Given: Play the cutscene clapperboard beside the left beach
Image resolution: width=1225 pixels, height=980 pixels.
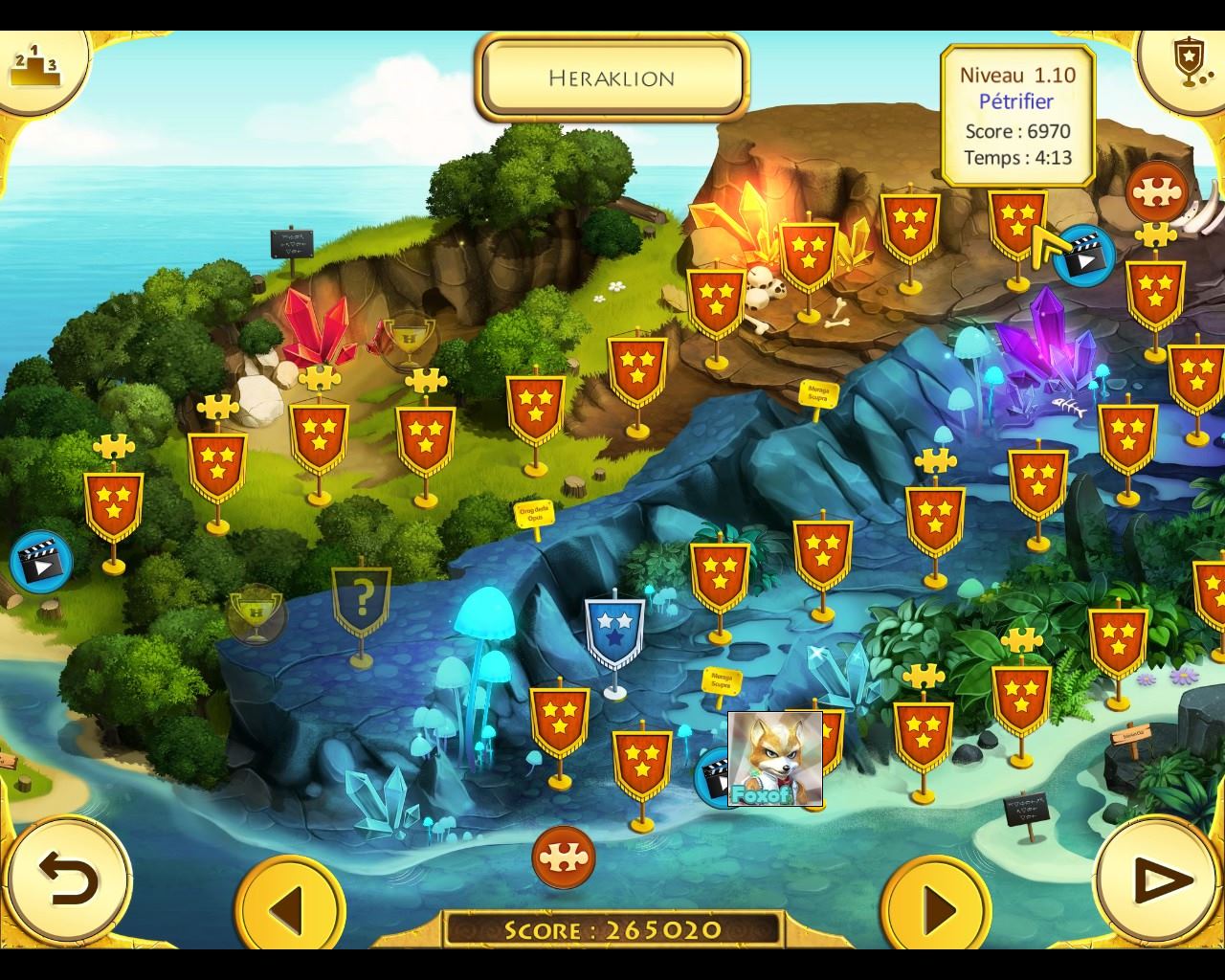Looking at the screenshot, I should pos(41,562).
